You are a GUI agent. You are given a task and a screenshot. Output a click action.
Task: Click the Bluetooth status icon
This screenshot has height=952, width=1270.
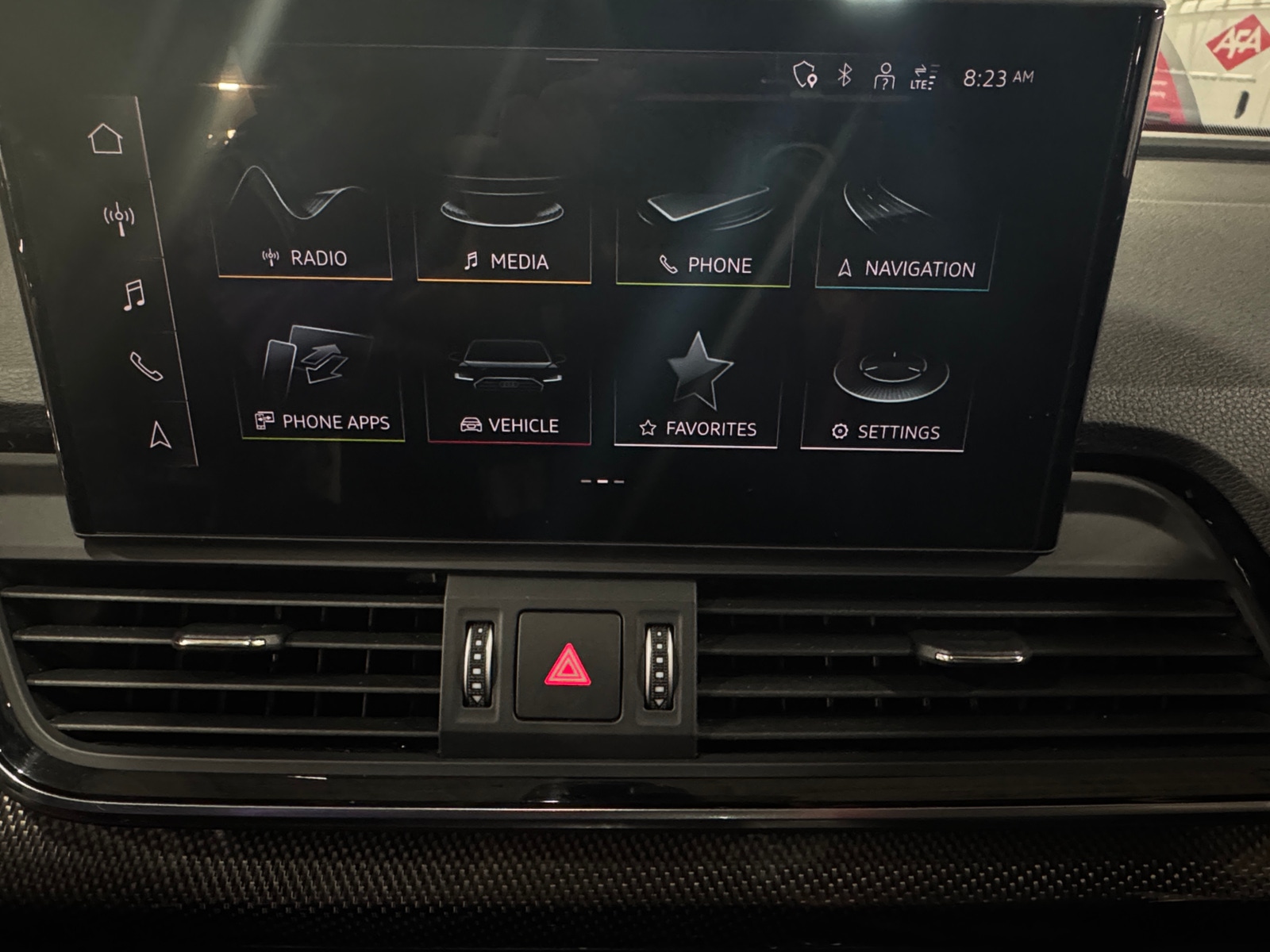(845, 75)
